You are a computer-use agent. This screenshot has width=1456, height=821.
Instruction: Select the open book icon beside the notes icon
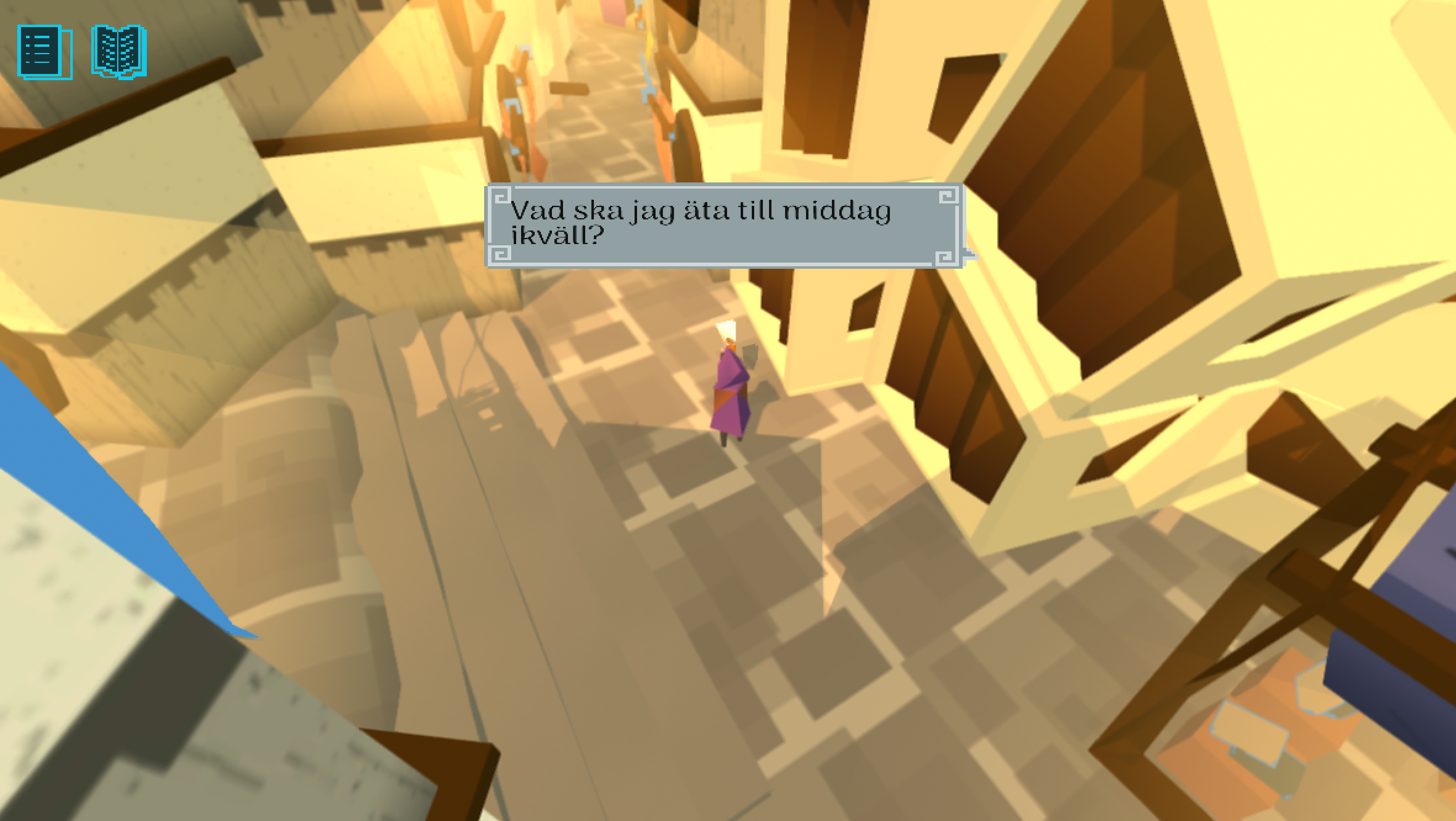[x=119, y=52]
